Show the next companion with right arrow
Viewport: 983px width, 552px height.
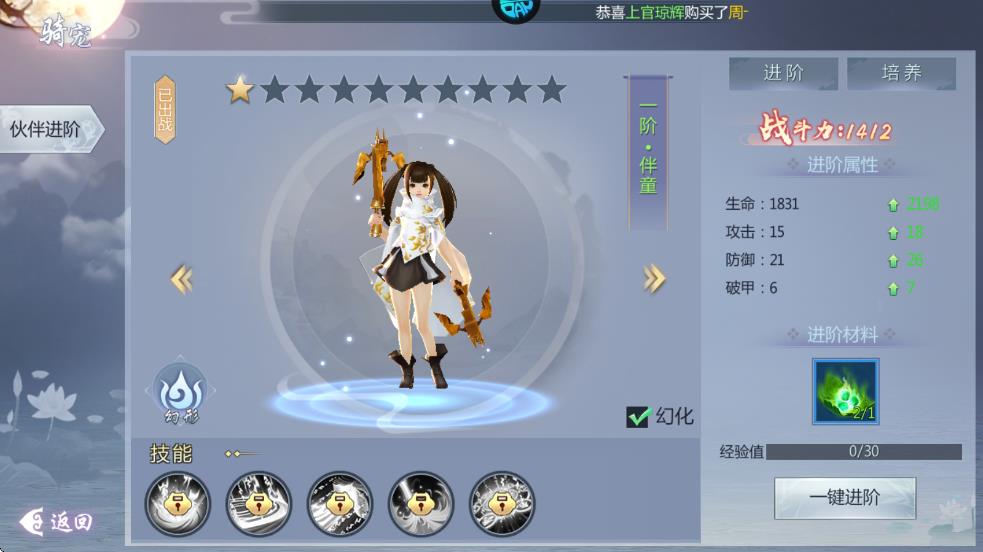654,279
